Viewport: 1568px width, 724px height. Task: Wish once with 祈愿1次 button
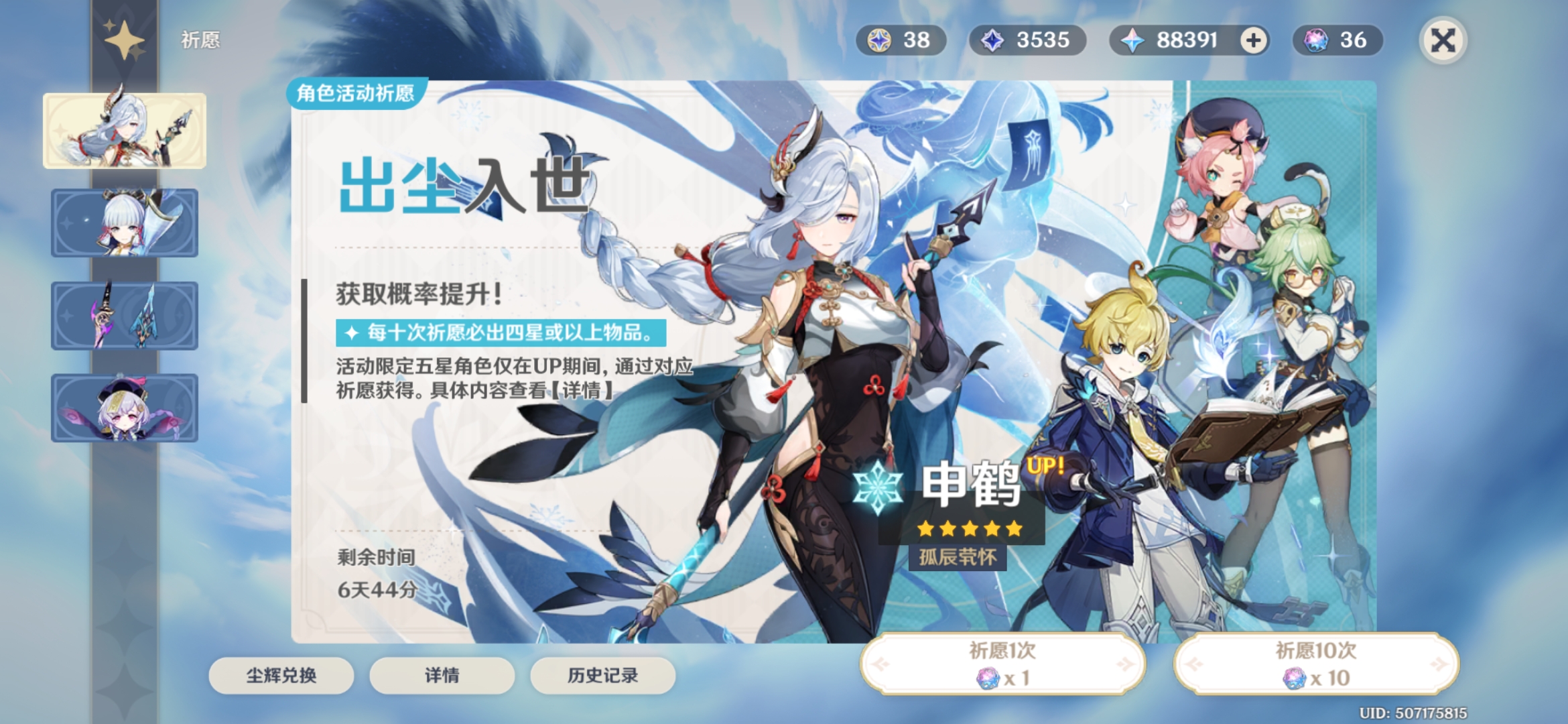pos(1002,664)
